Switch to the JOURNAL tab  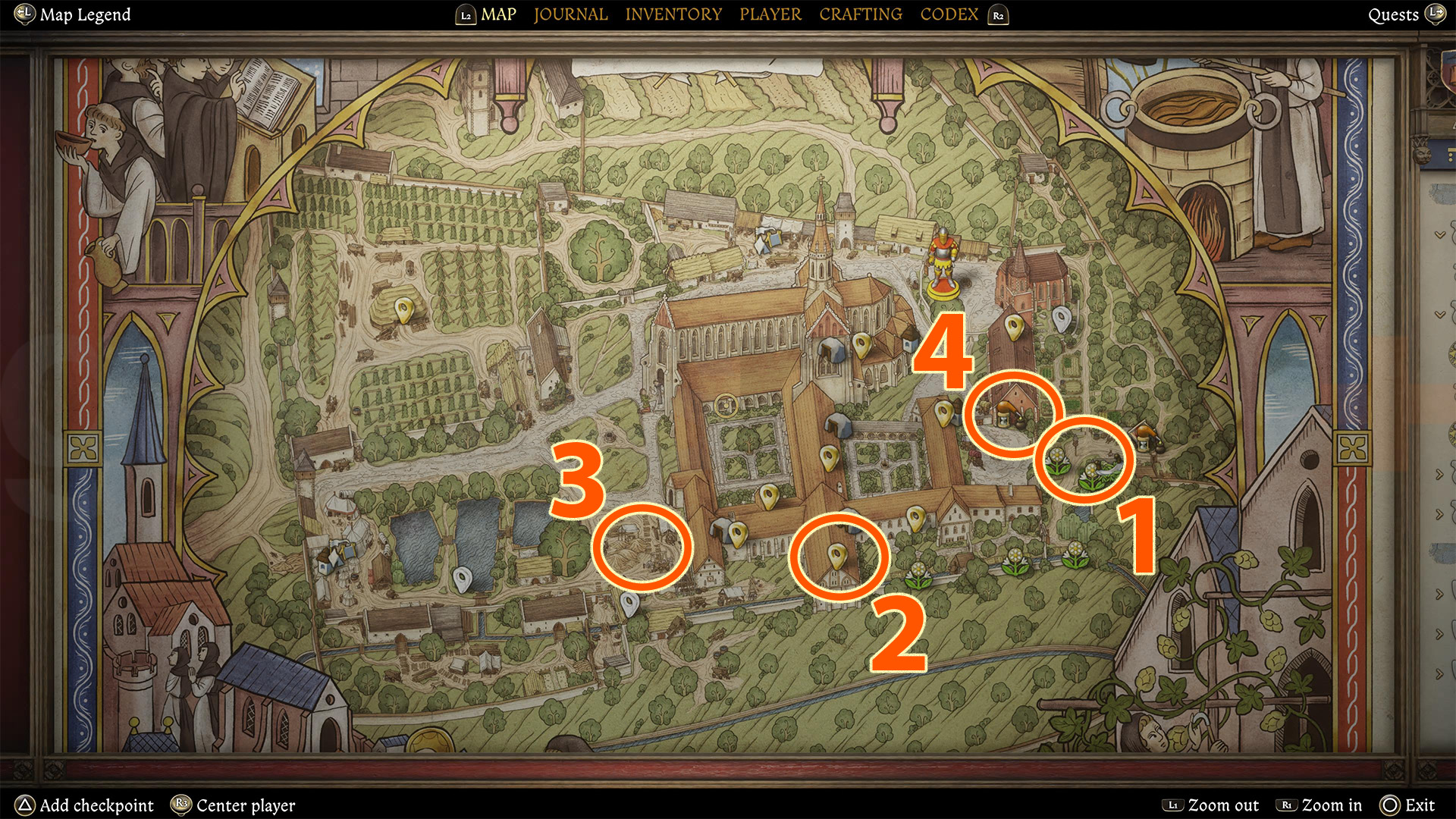coord(570,14)
